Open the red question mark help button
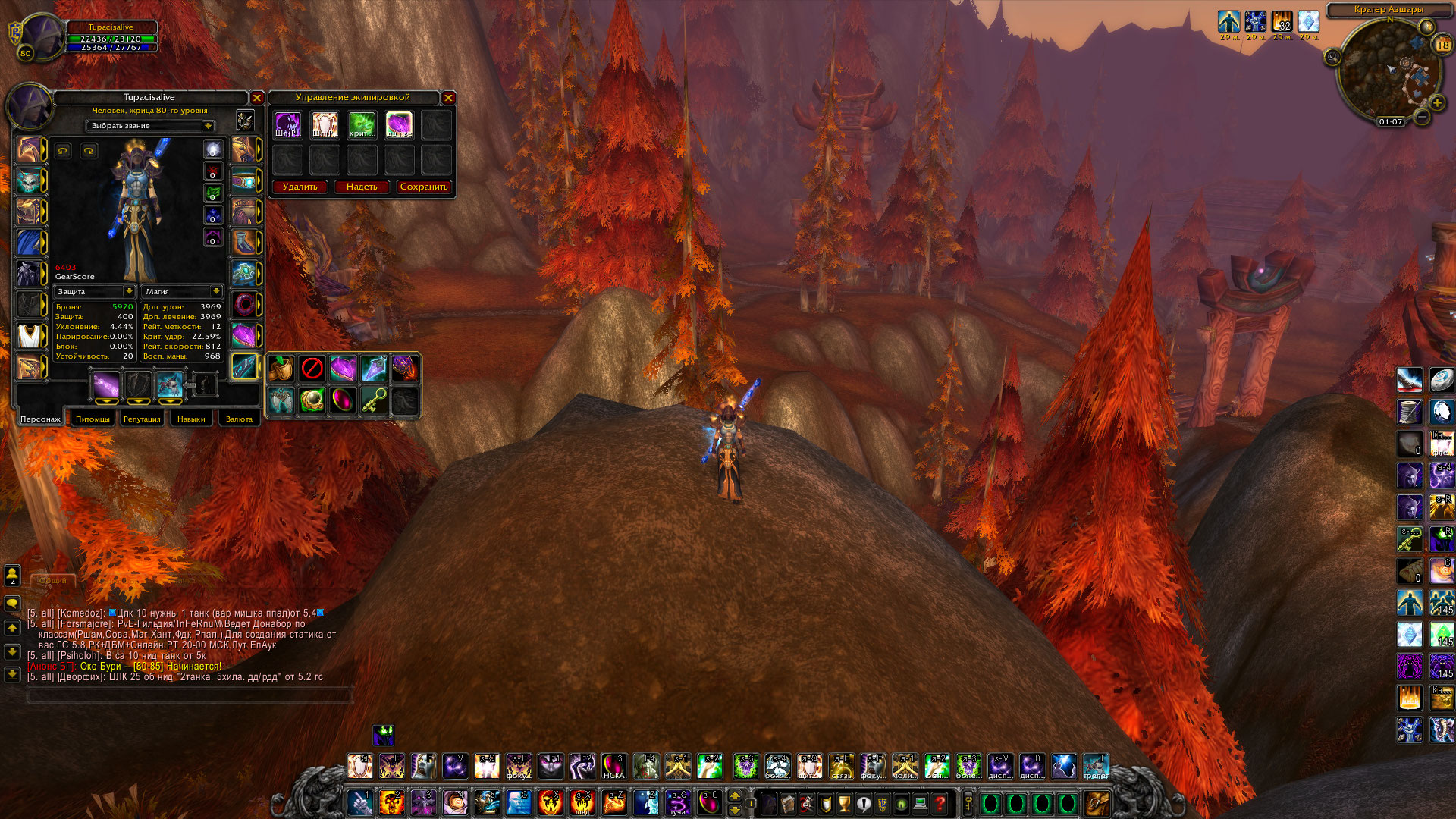The width and height of the screenshot is (1456, 819). (x=940, y=803)
